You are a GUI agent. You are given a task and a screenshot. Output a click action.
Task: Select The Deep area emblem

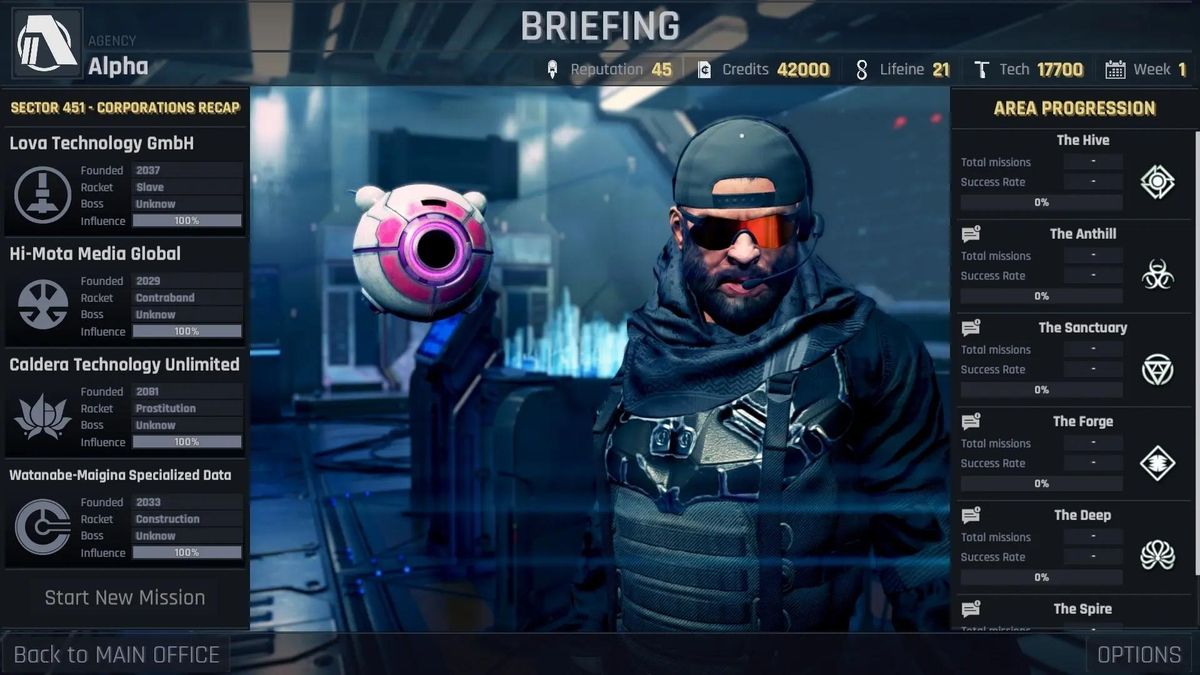1157,556
